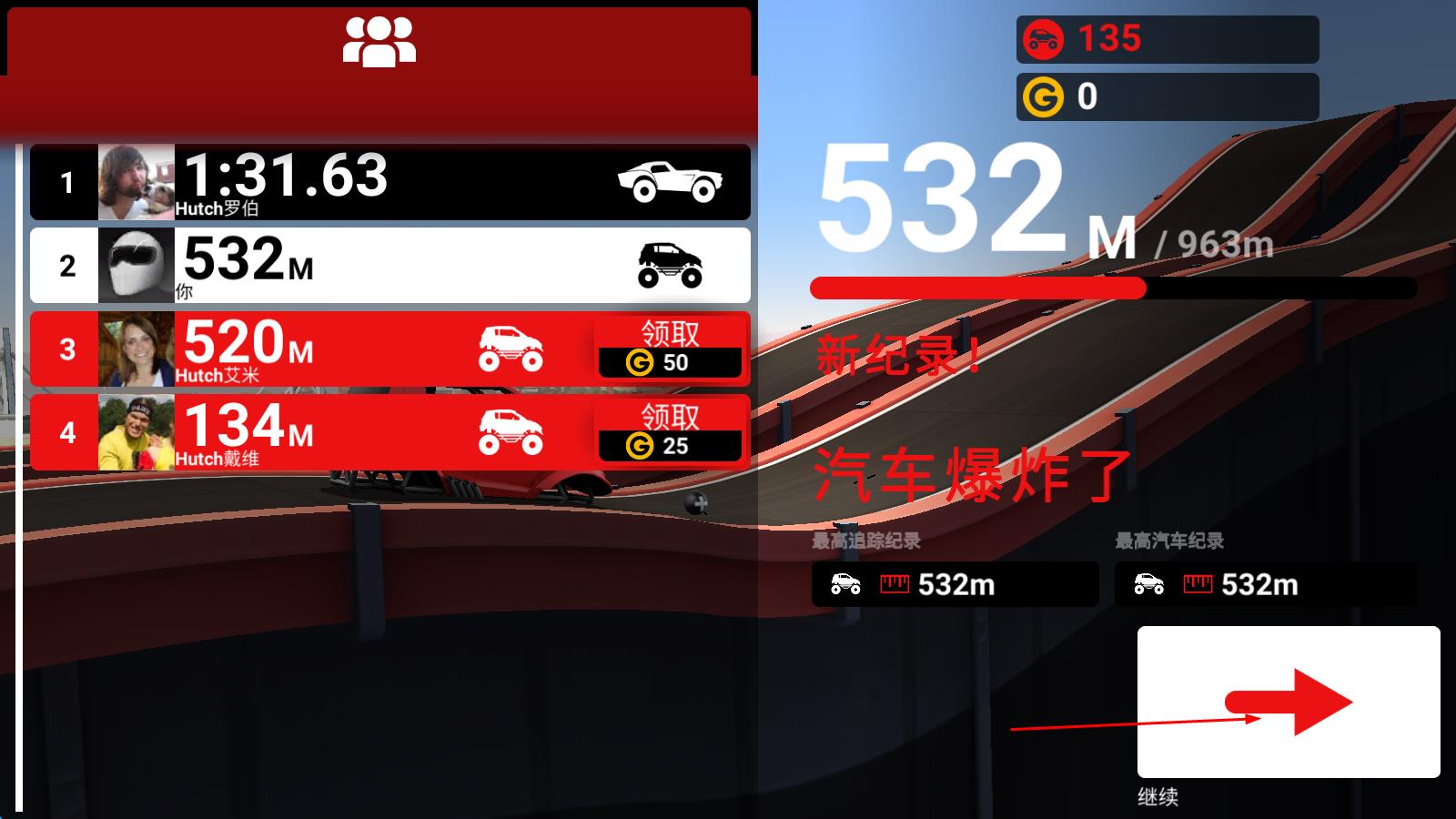Open the friends leaderboard tab
1456x819 pixels.
379,42
